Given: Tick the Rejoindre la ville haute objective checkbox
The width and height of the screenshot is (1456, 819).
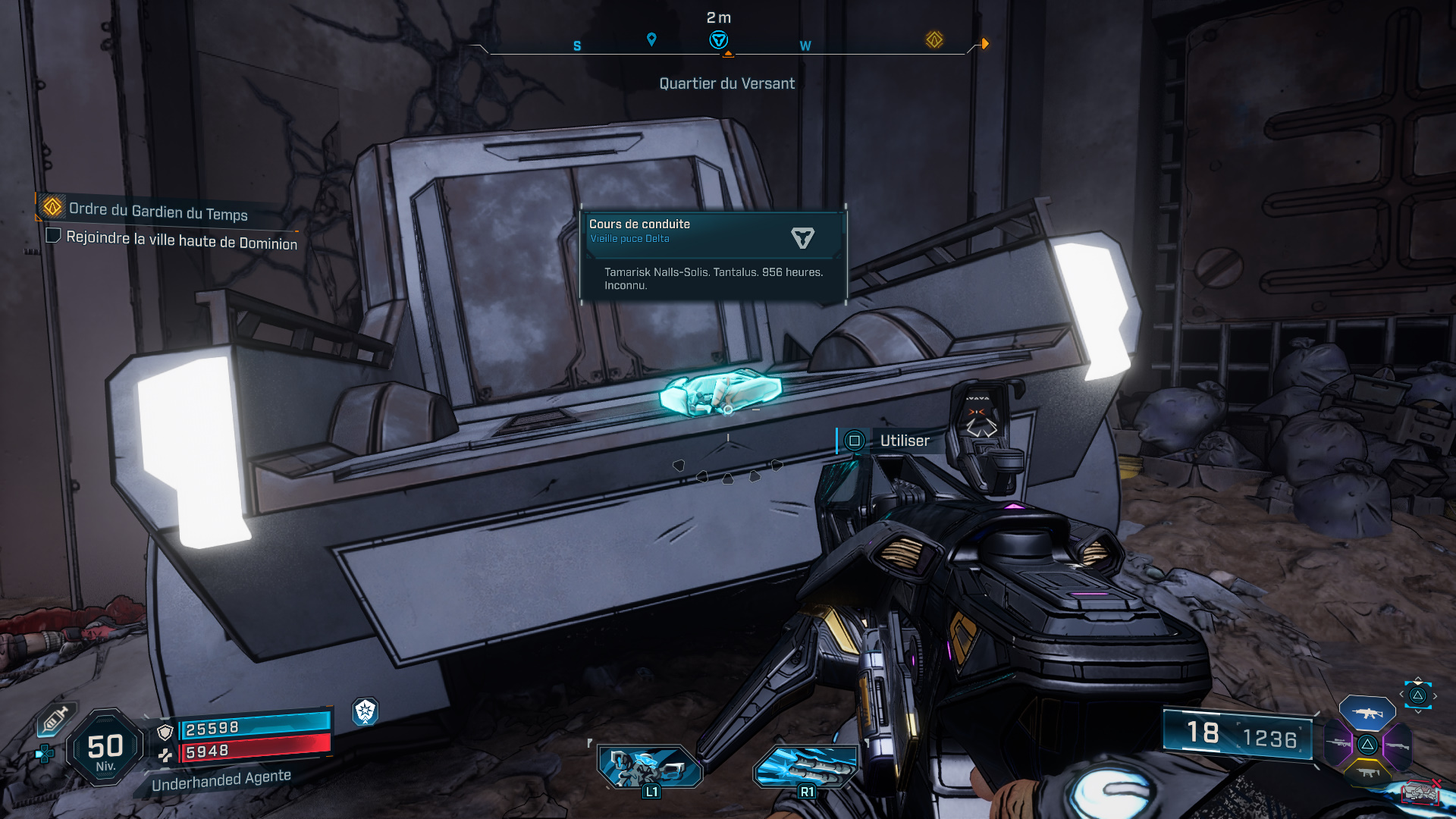Looking at the screenshot, I should (53, 236).
